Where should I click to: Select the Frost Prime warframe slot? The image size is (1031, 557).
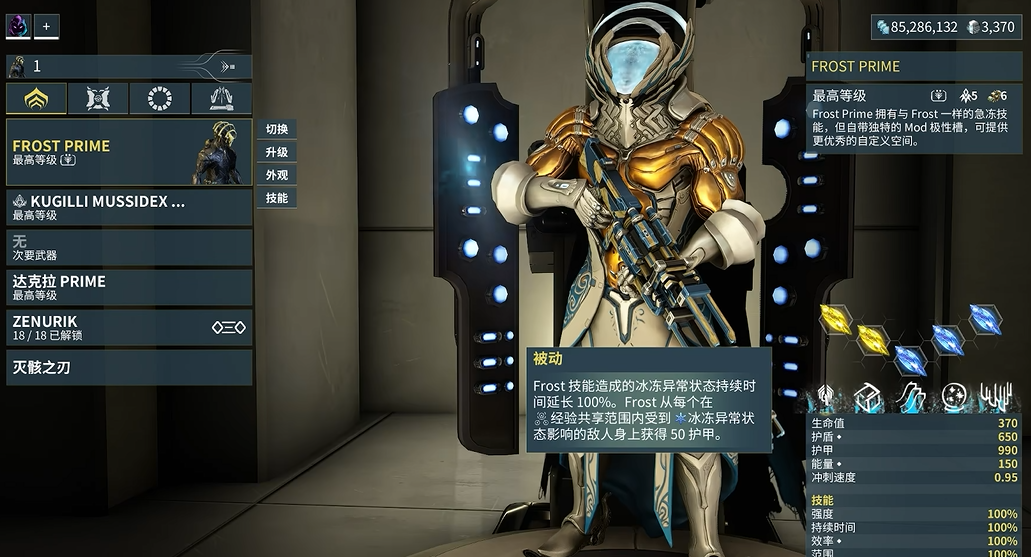129,152
